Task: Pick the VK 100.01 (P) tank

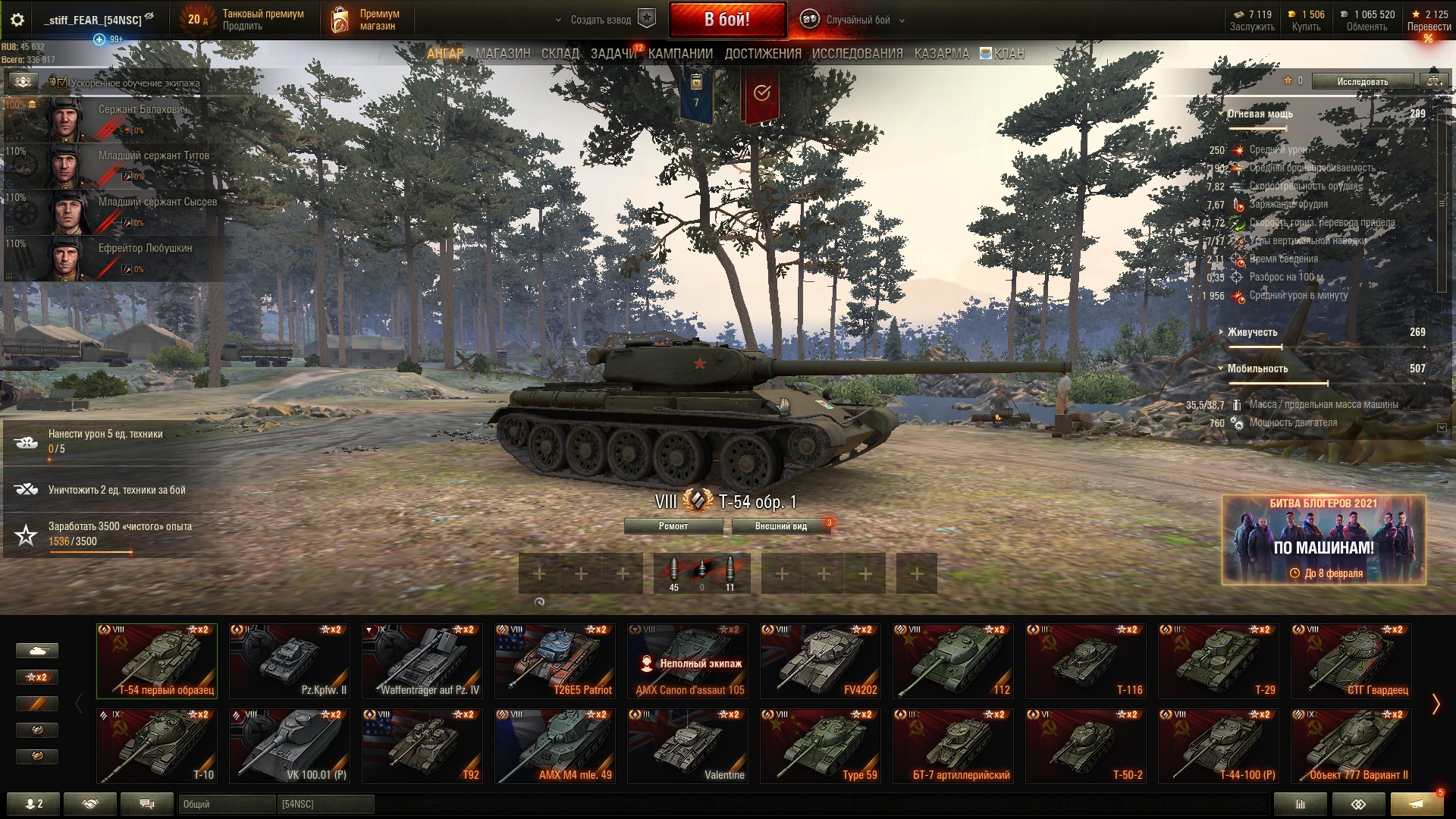Action: (x=289, y=745)
